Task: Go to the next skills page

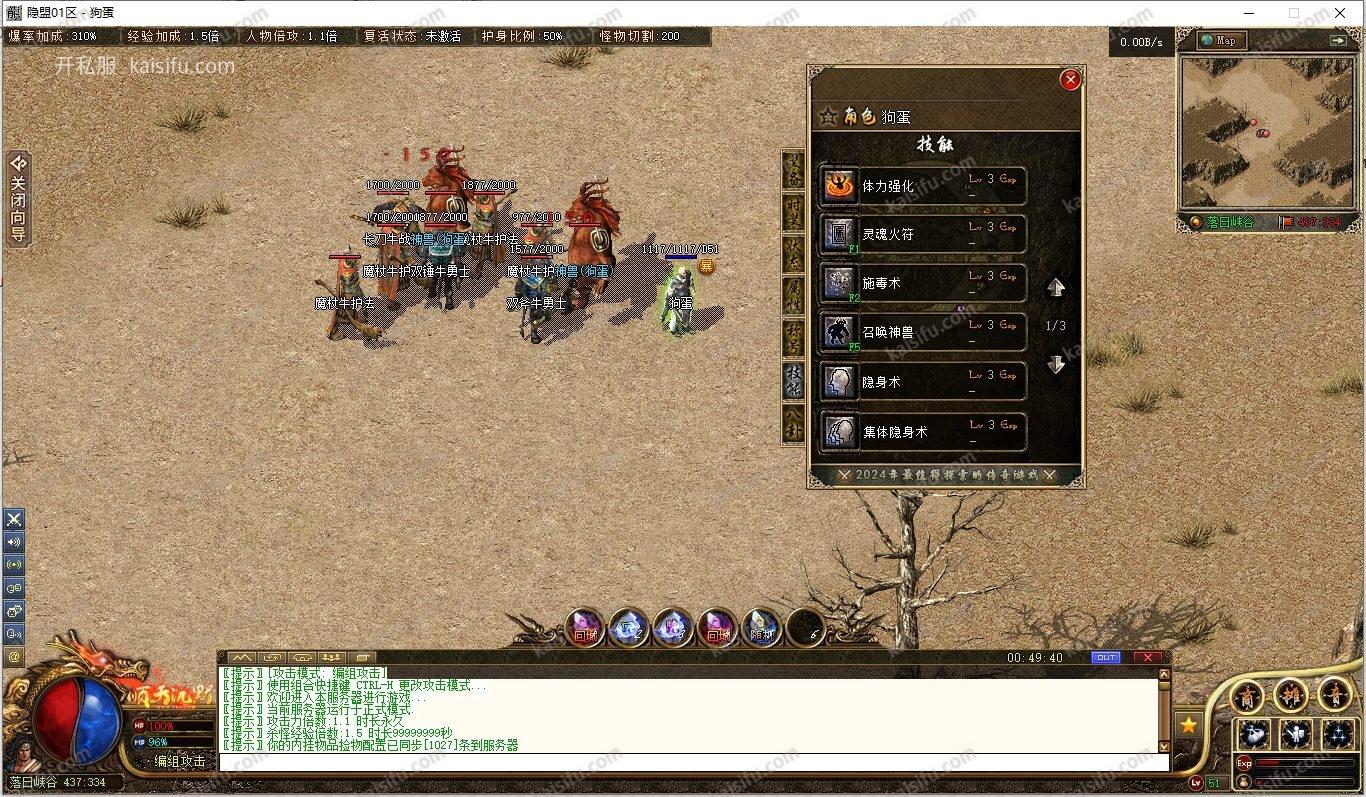Action: (x=1056, y=365)
